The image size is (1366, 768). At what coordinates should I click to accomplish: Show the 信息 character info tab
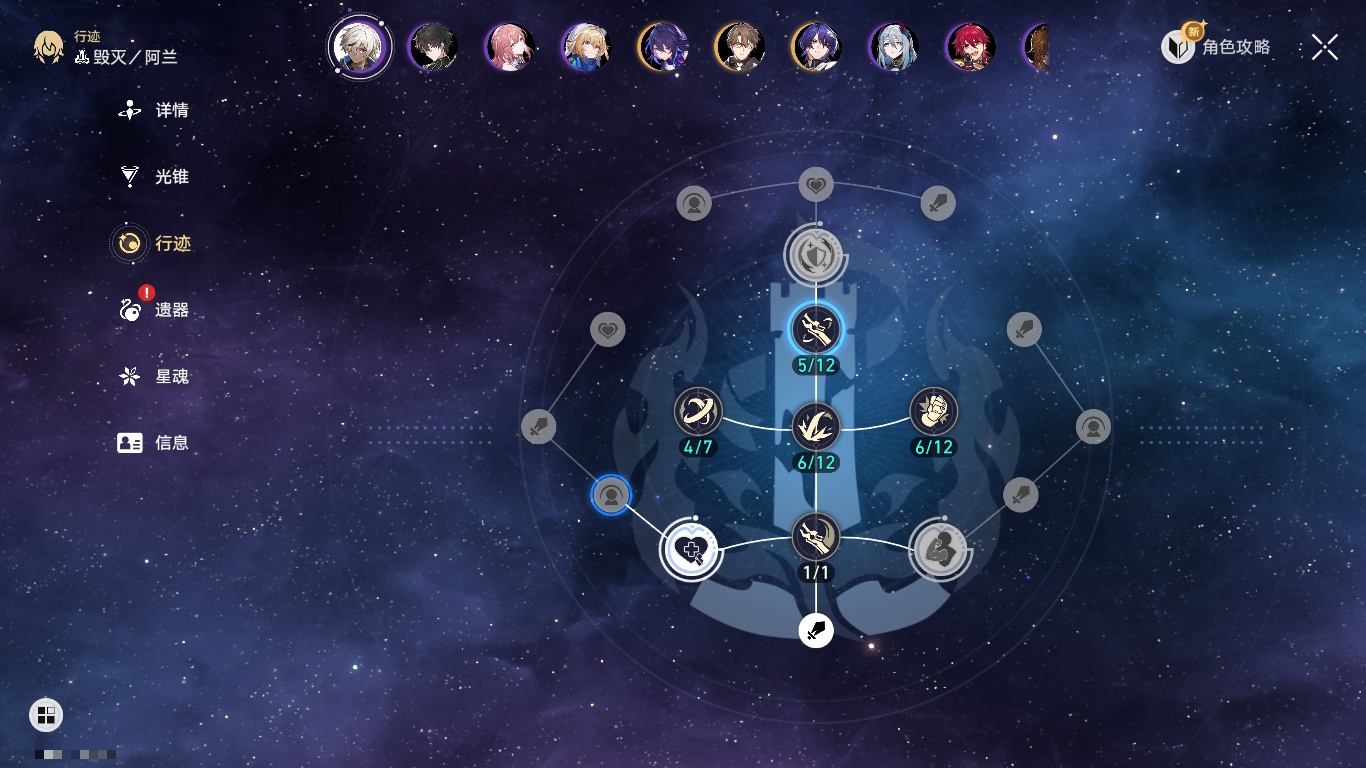pyautogui.click(x=155, y=443)
